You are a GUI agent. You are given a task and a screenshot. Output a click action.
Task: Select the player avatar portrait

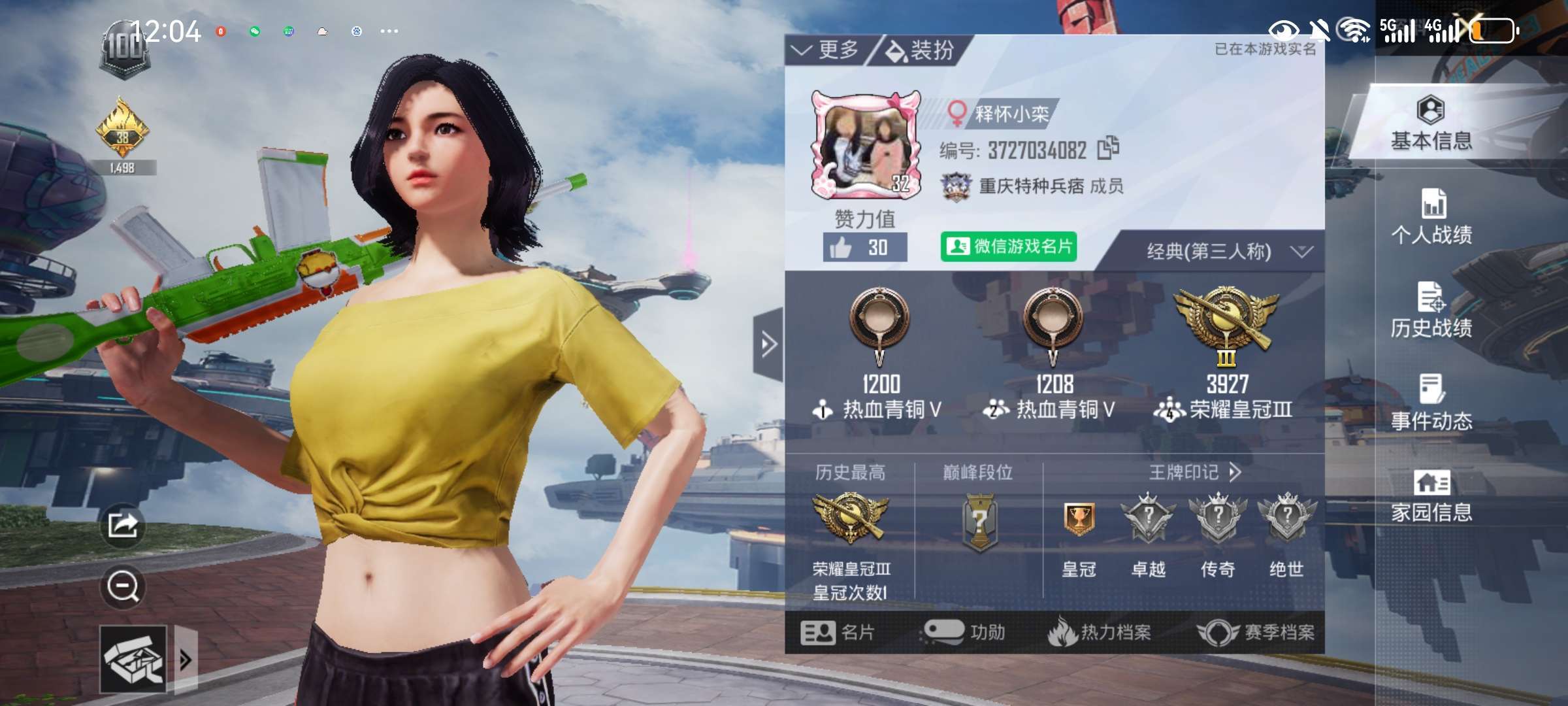[866, 145]
